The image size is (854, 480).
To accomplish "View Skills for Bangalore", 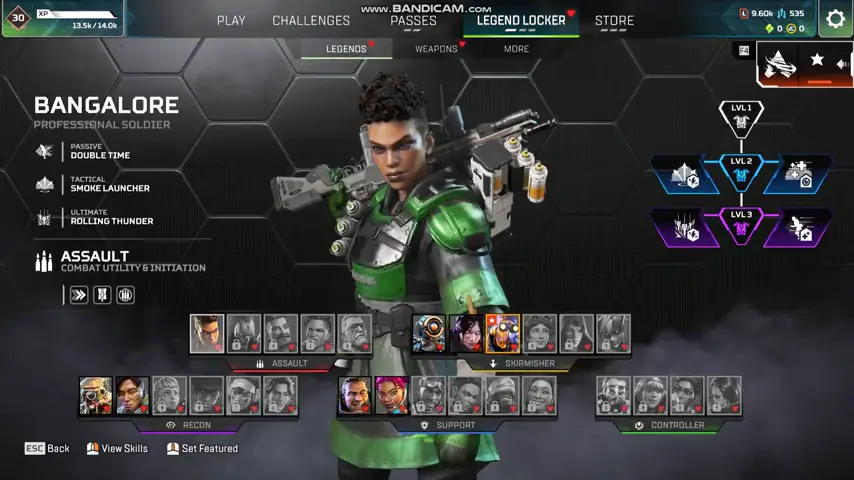I will click(x=117, y=449).
